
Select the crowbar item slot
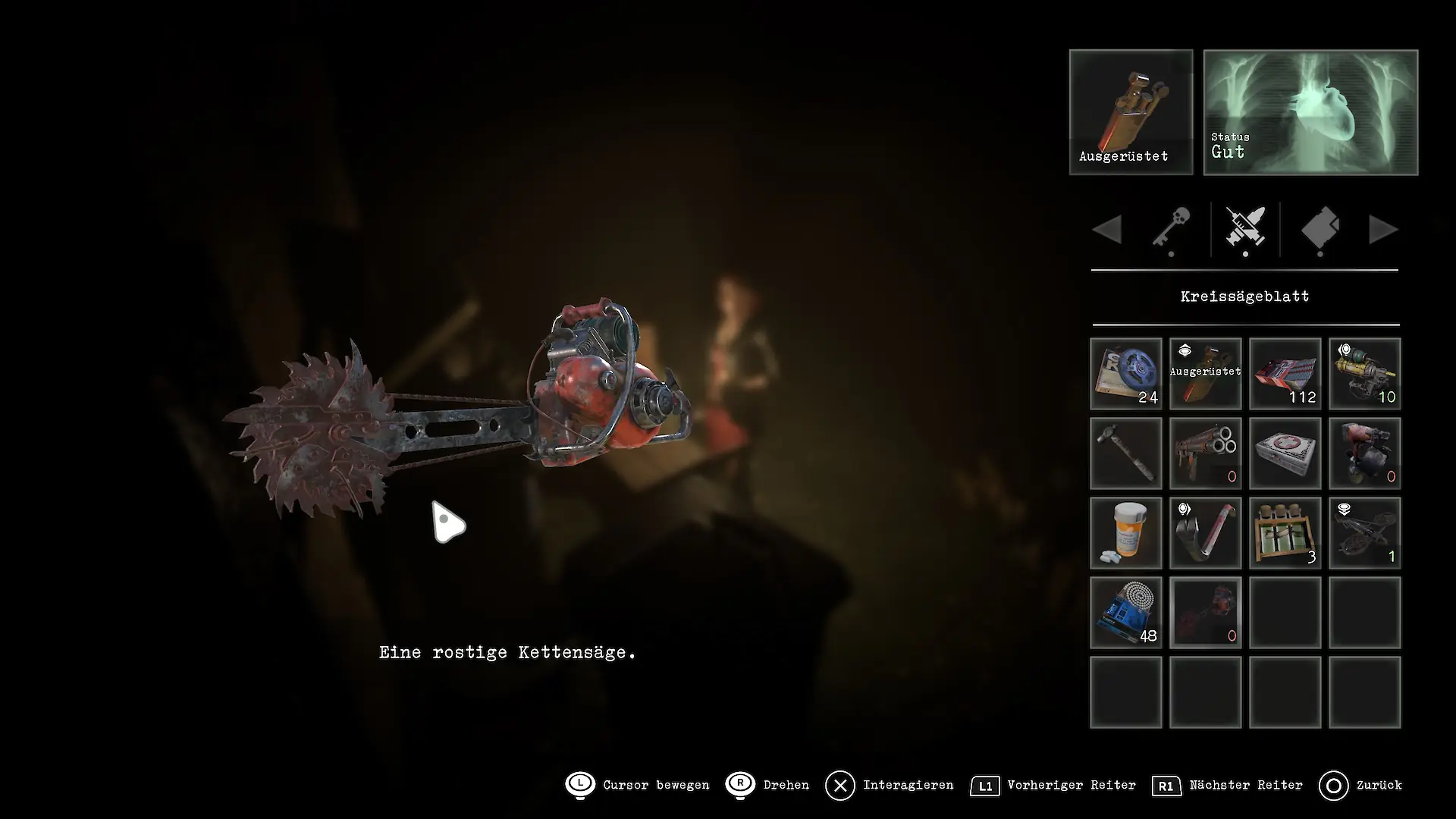[1206, 533]
